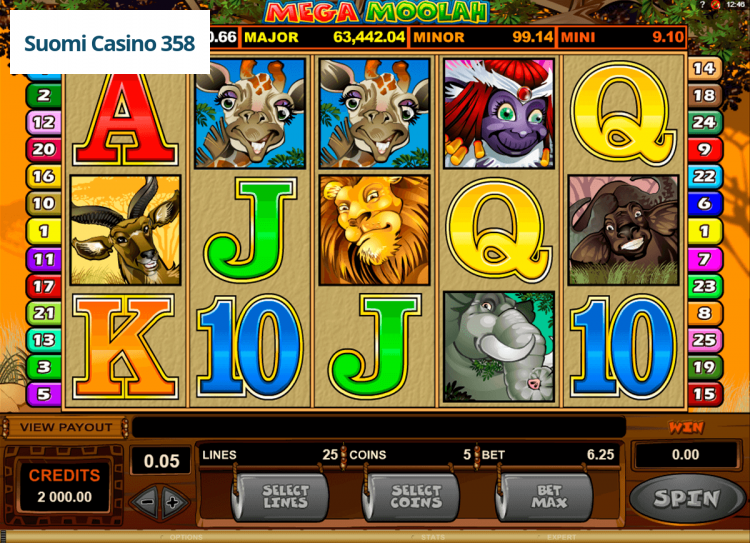
Task: Spin the reels with the SPIN button
Action: [687, 498]
